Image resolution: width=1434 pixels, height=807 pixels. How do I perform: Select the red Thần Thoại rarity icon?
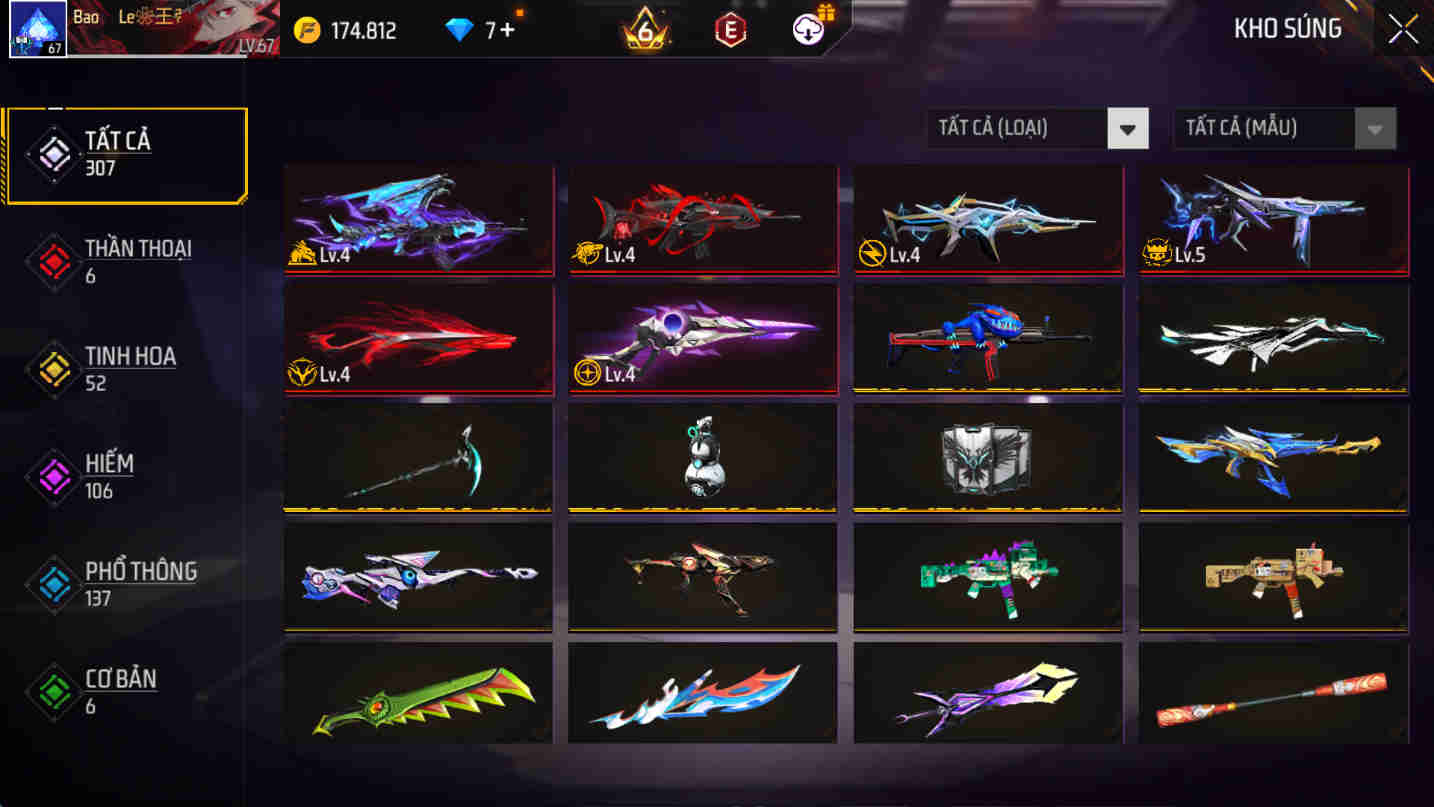pyautogui.click(x=52, y=259)
